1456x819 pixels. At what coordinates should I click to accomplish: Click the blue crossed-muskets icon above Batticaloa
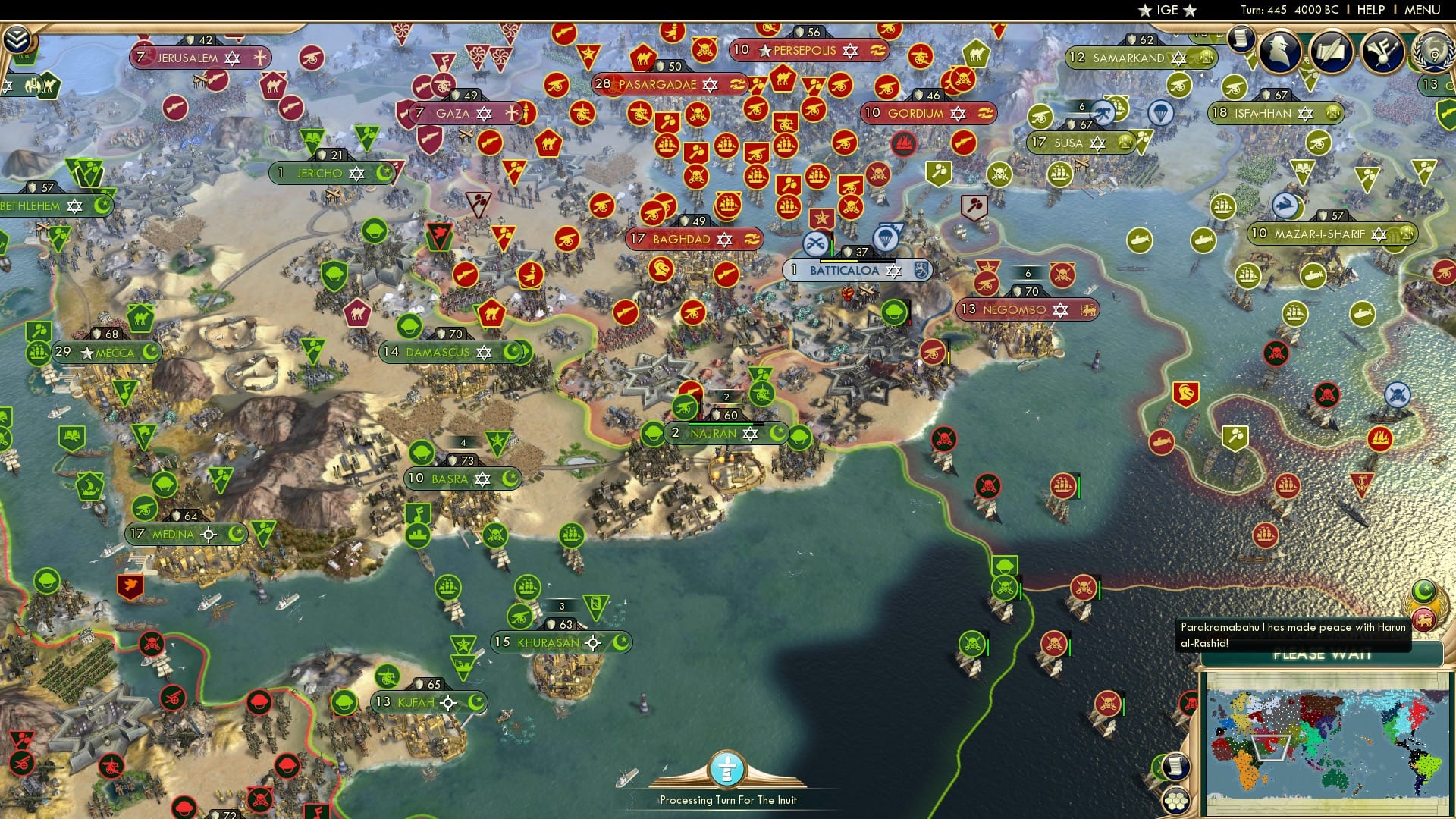pos(817,244)
